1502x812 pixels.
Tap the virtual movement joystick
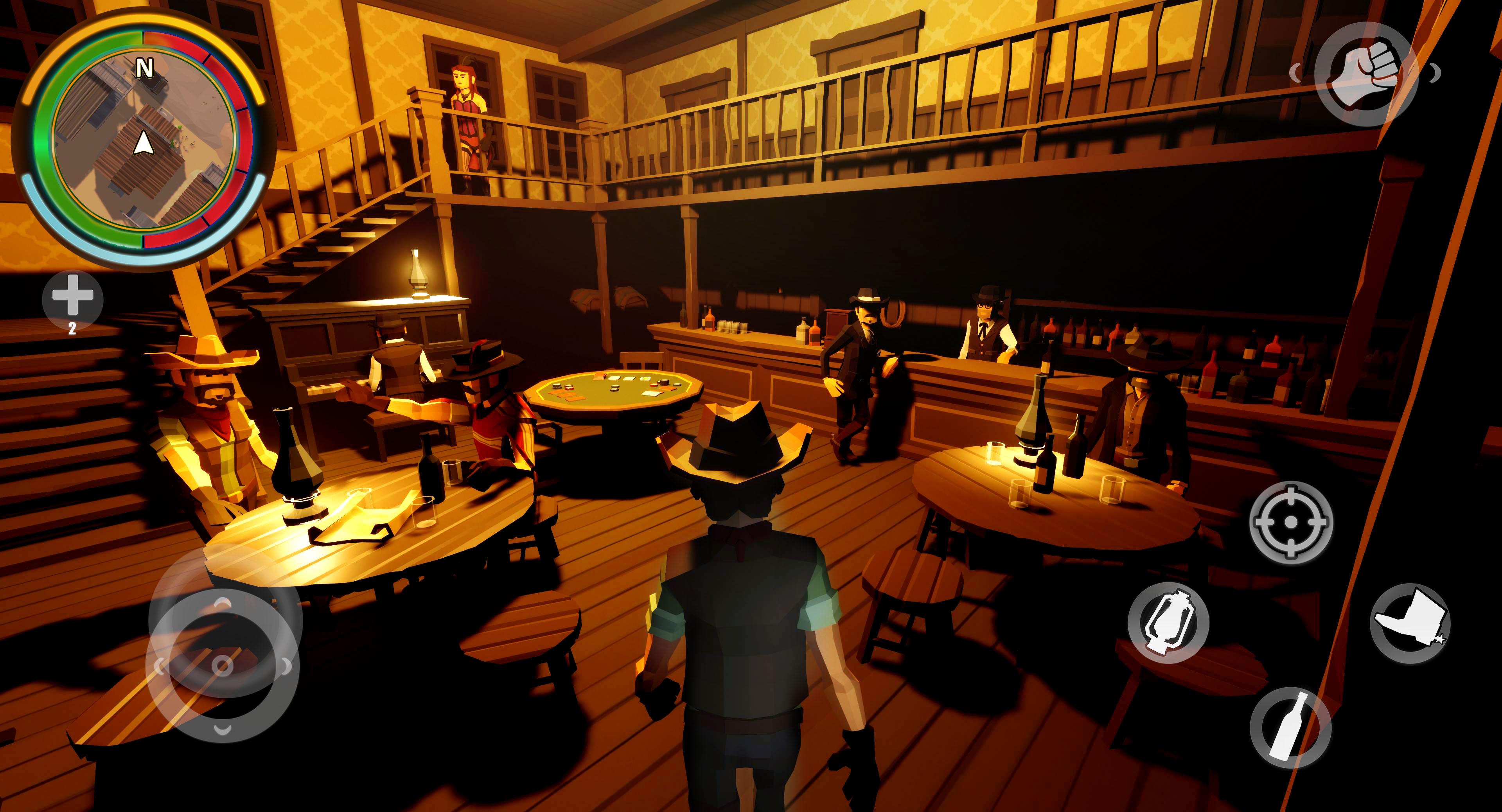click(222, 665)
